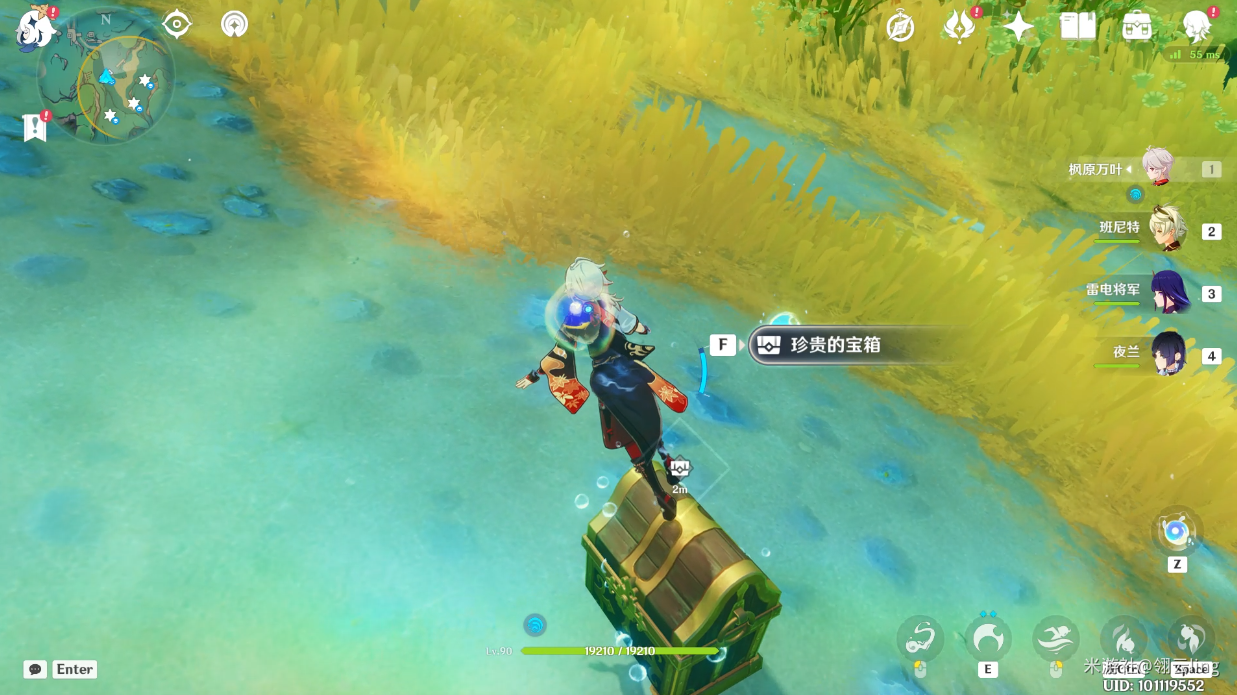
Task: Open the quest log bookmark icon
Action: (35, 127)
